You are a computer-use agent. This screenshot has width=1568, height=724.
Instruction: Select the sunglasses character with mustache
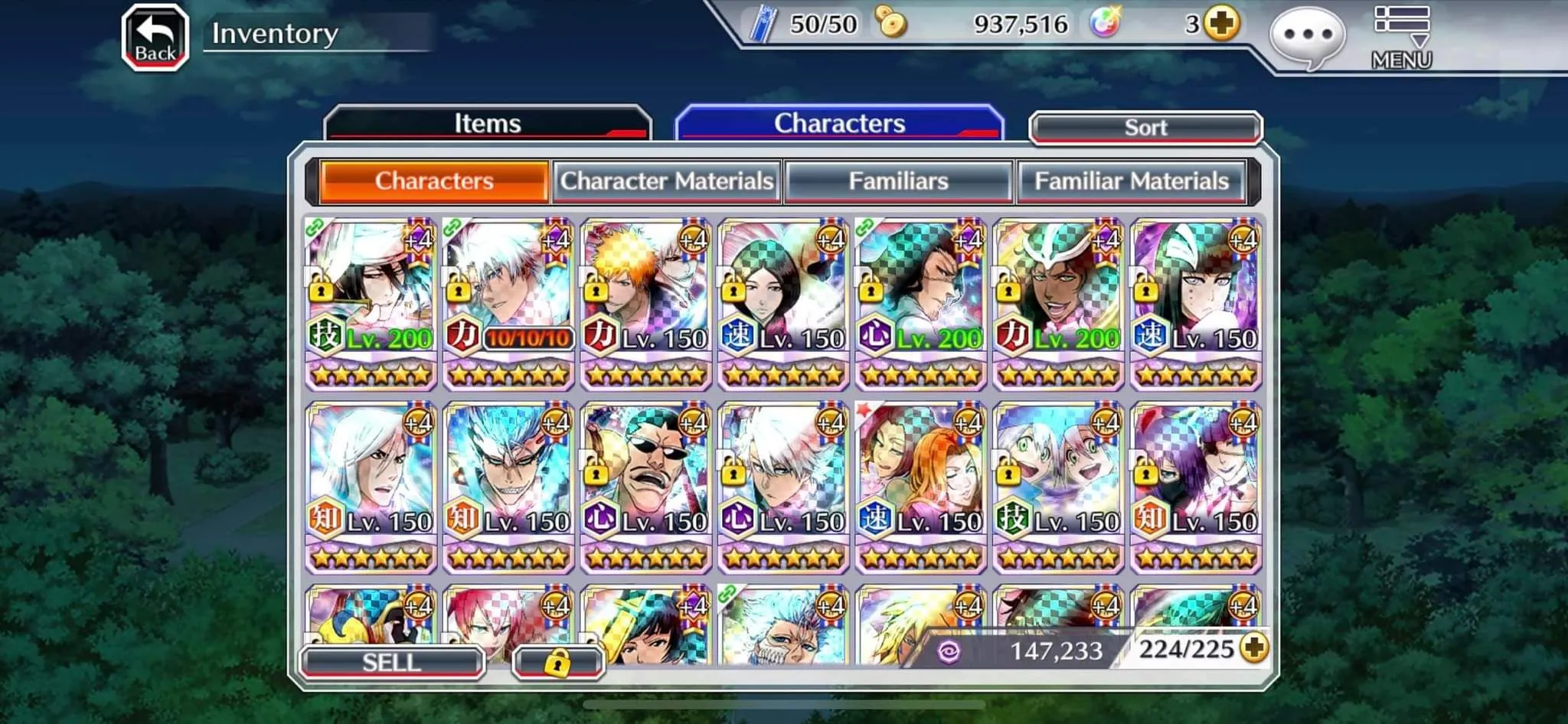tap(646, 487)
